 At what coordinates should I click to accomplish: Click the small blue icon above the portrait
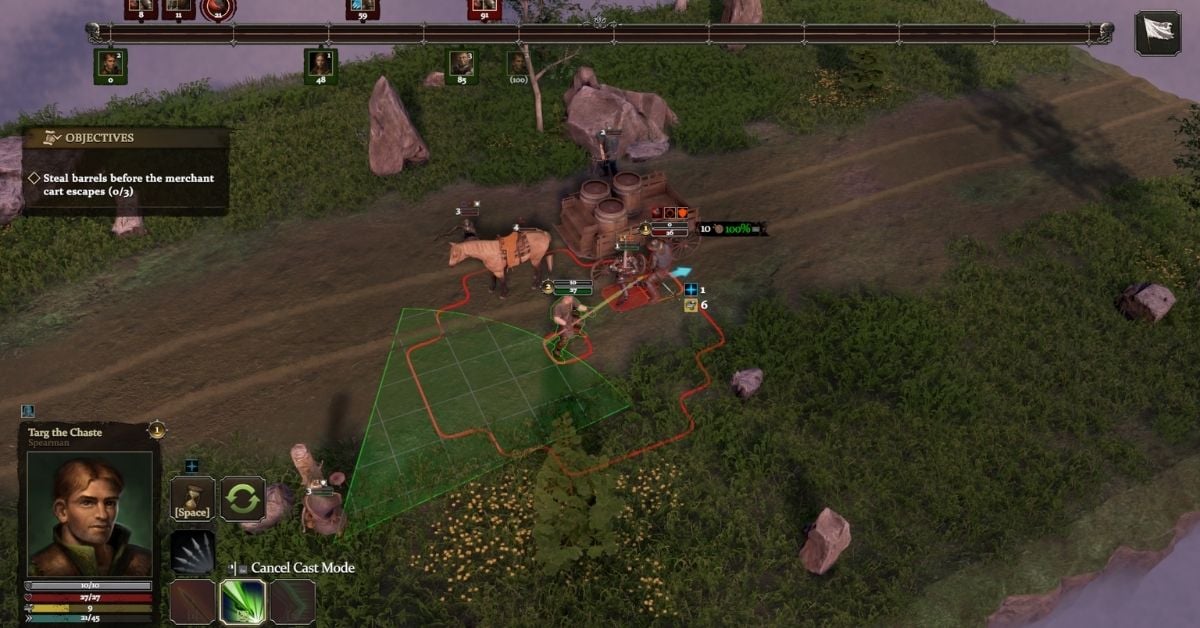28,411
